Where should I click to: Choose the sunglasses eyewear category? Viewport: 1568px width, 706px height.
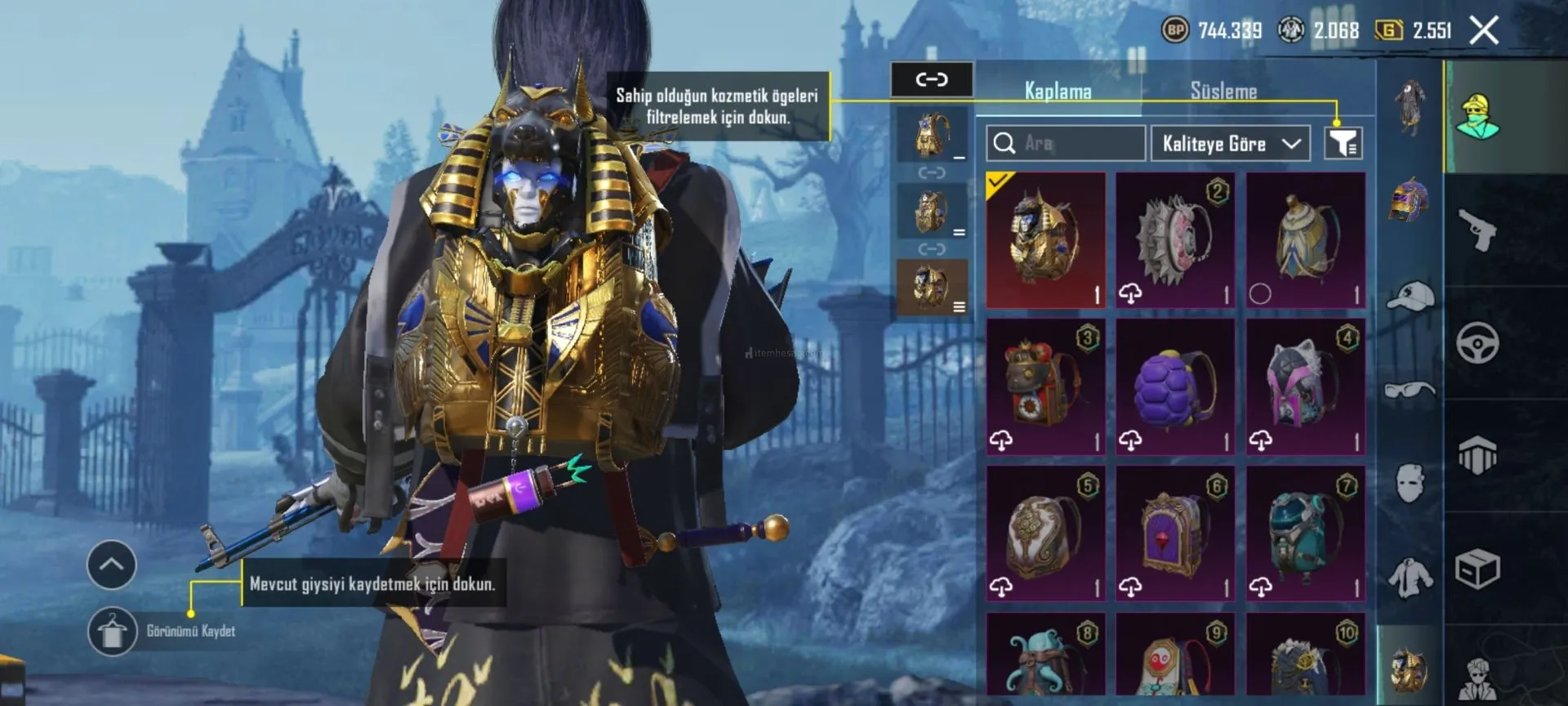pos(1410,391)
